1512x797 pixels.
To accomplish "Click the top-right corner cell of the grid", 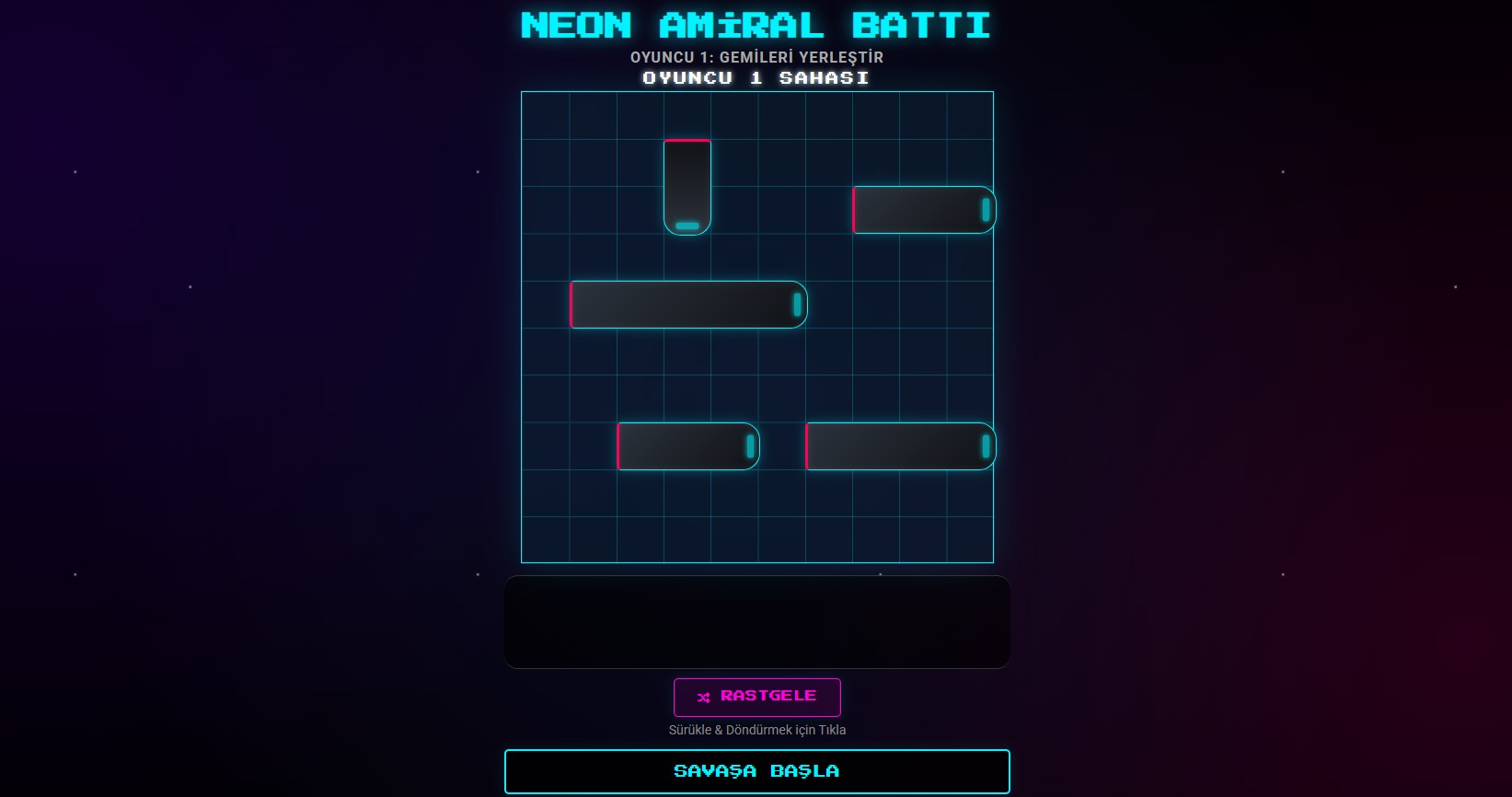I will coord(970,114).
